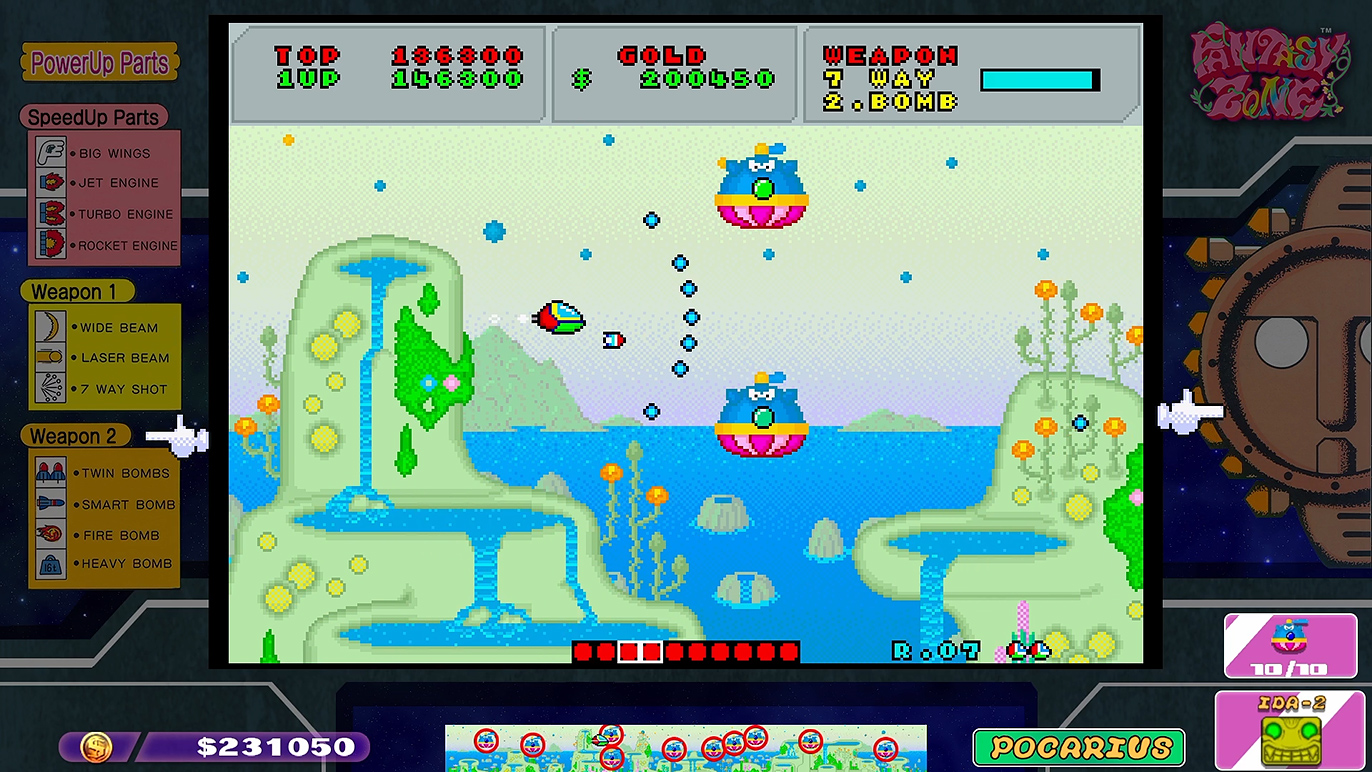1372x772 pixels.
Task: Select the Pocarius stage name label
Action: click(x=1079, y=747)
